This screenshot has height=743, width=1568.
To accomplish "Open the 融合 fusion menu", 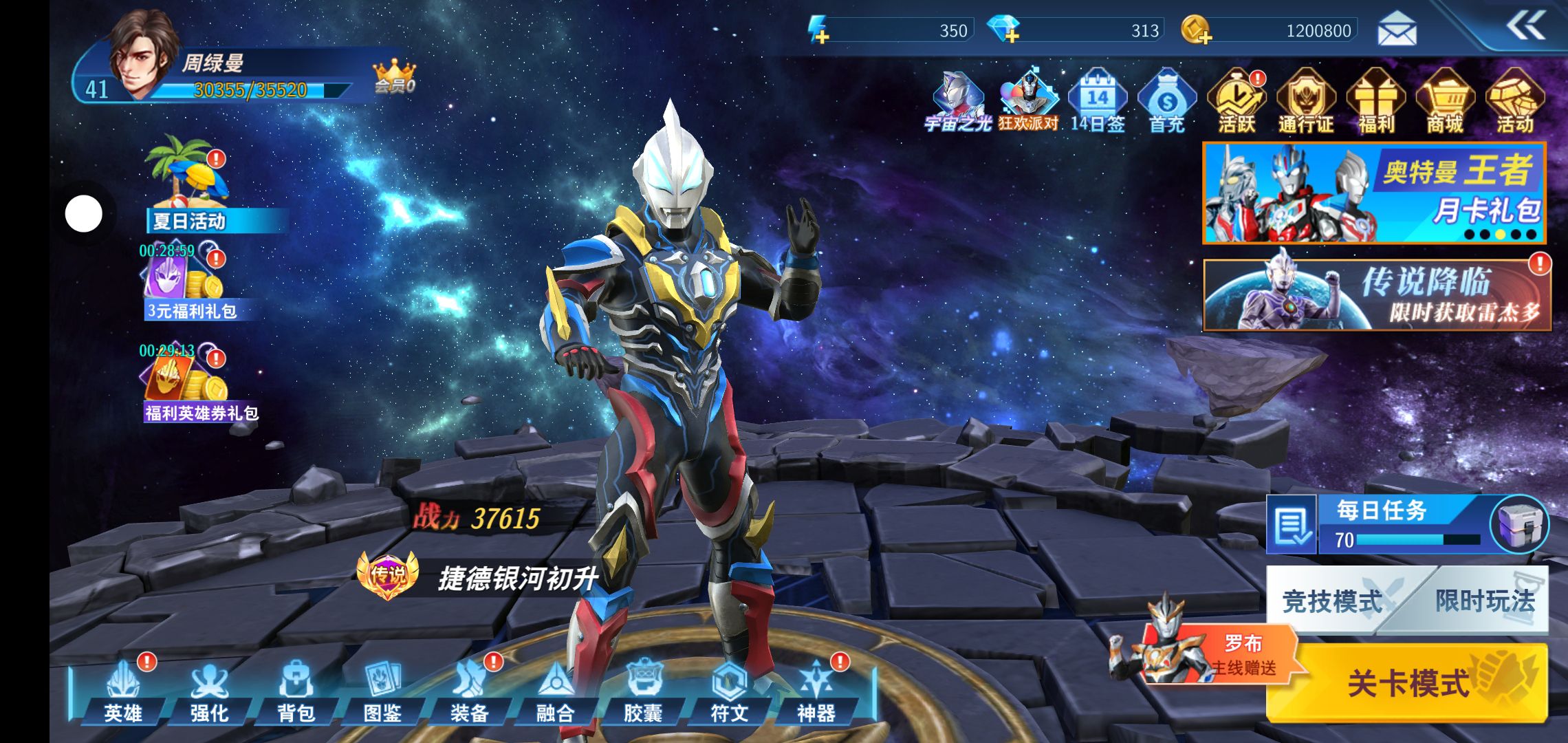I will 555,691.
